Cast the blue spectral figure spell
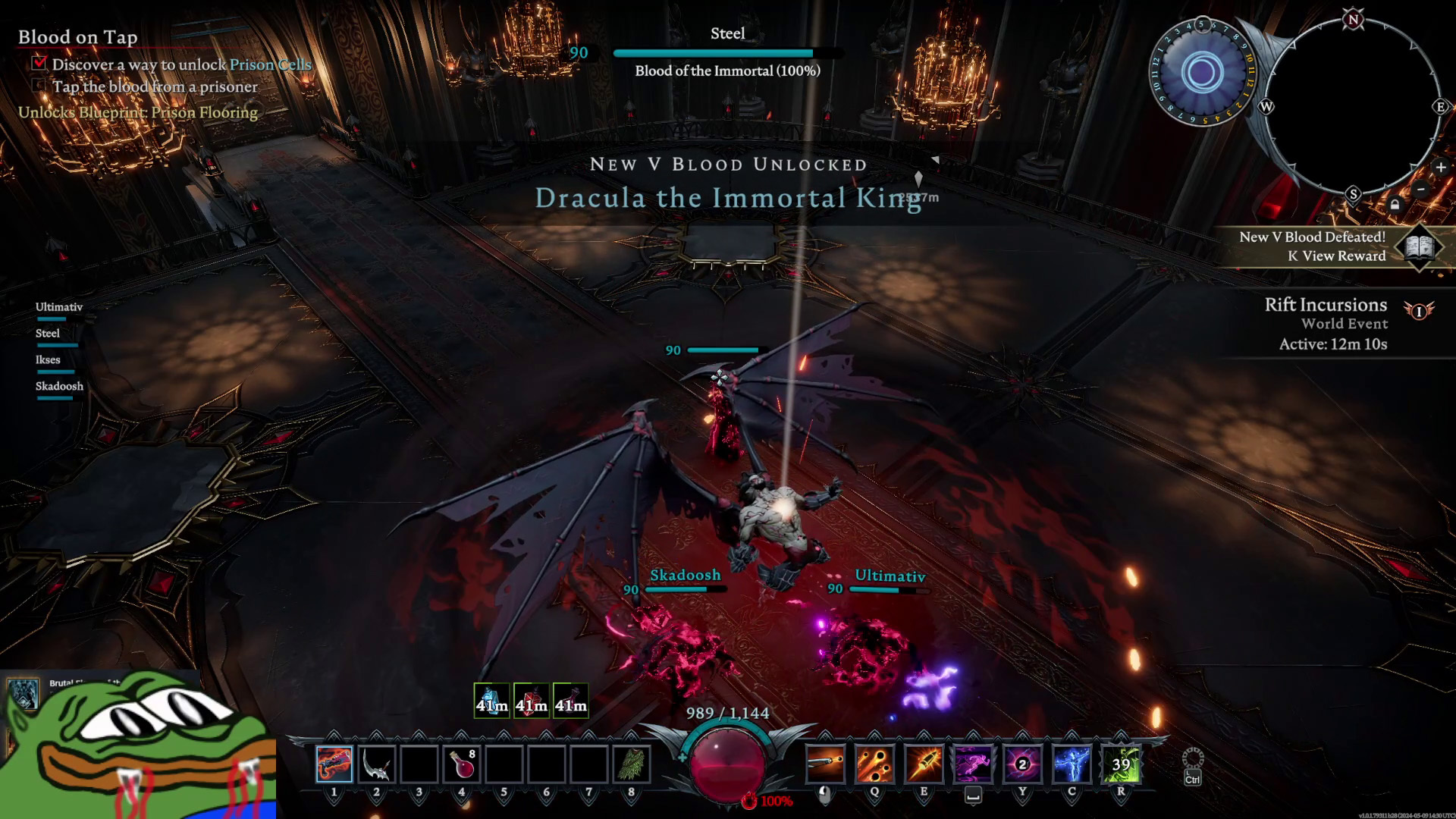This screenshot has height=819, width=1456. (1072, 764)
